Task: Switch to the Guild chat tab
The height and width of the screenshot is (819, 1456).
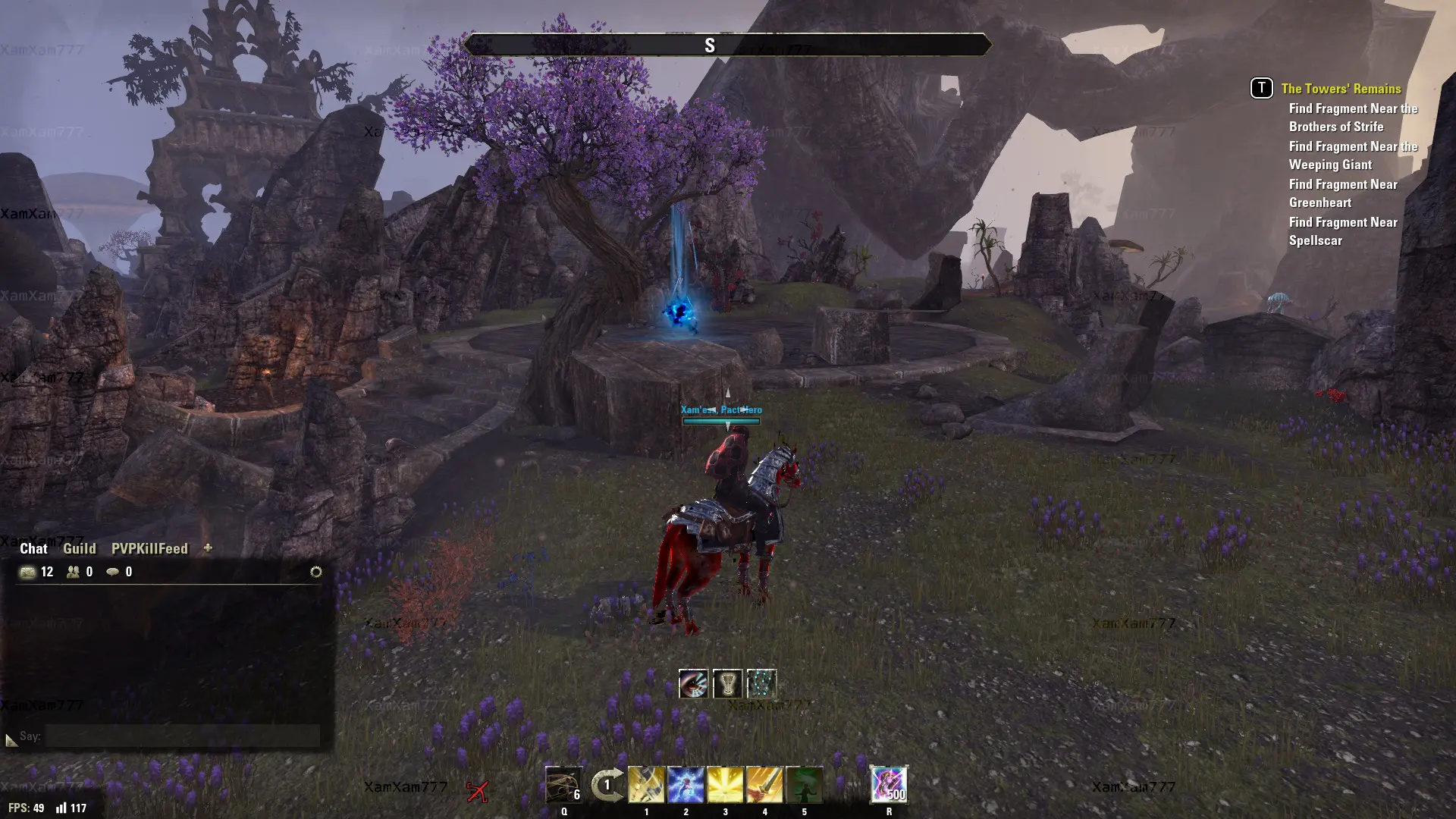Action: click(x=79, y=548)
